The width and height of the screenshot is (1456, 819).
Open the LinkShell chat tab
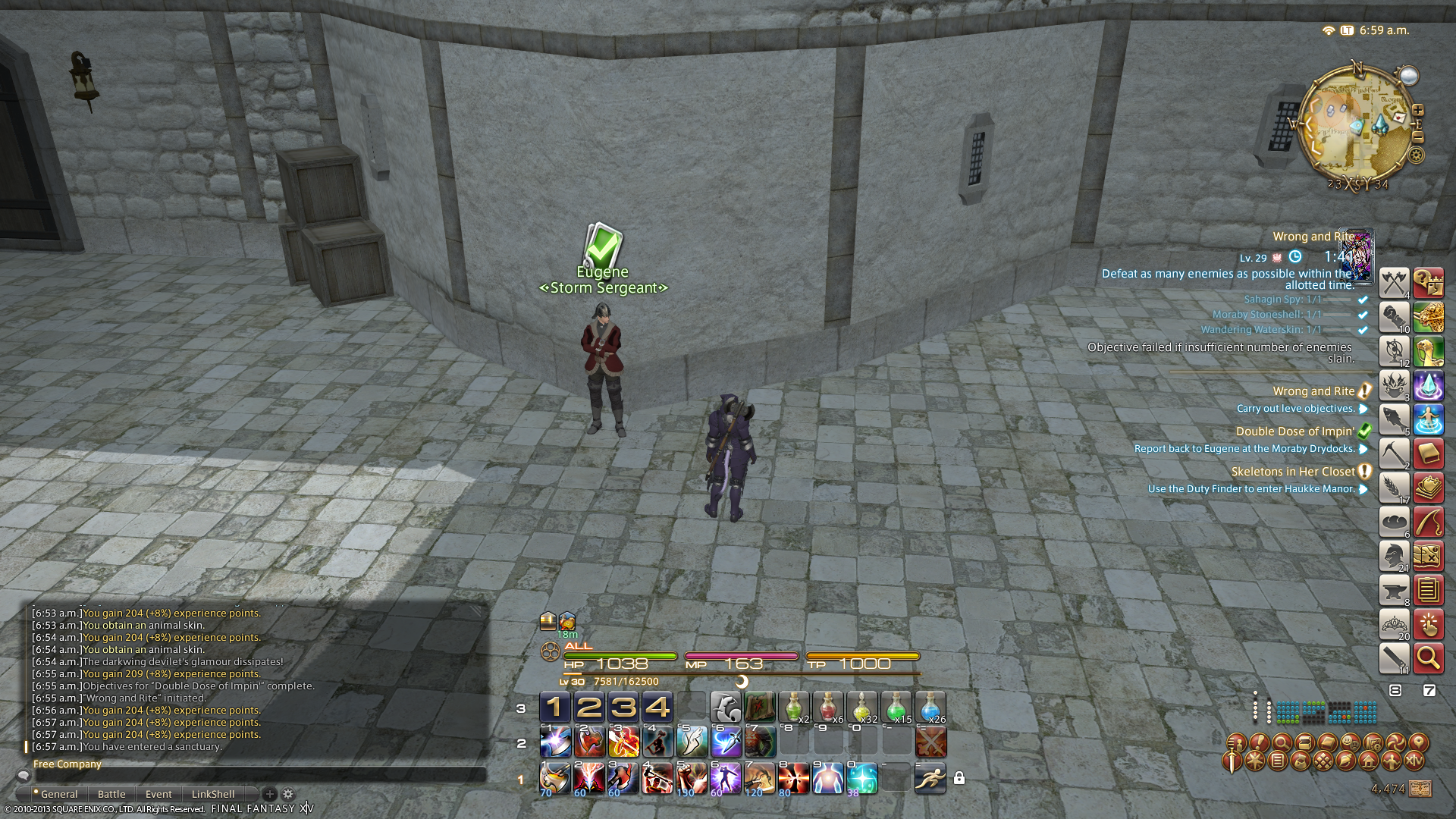(x=213, y=794)
